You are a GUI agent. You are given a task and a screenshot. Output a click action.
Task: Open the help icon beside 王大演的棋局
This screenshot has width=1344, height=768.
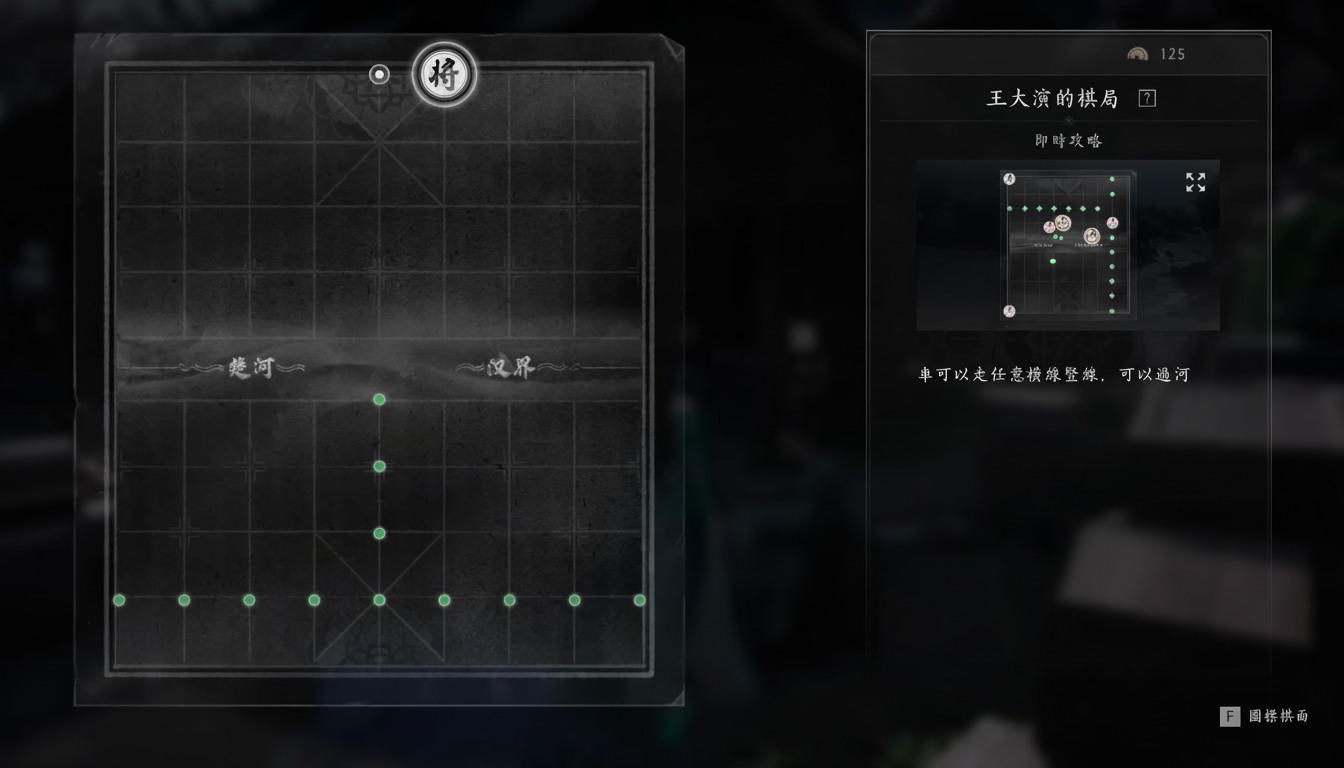pyautogui.click(x=1146, y=97)
